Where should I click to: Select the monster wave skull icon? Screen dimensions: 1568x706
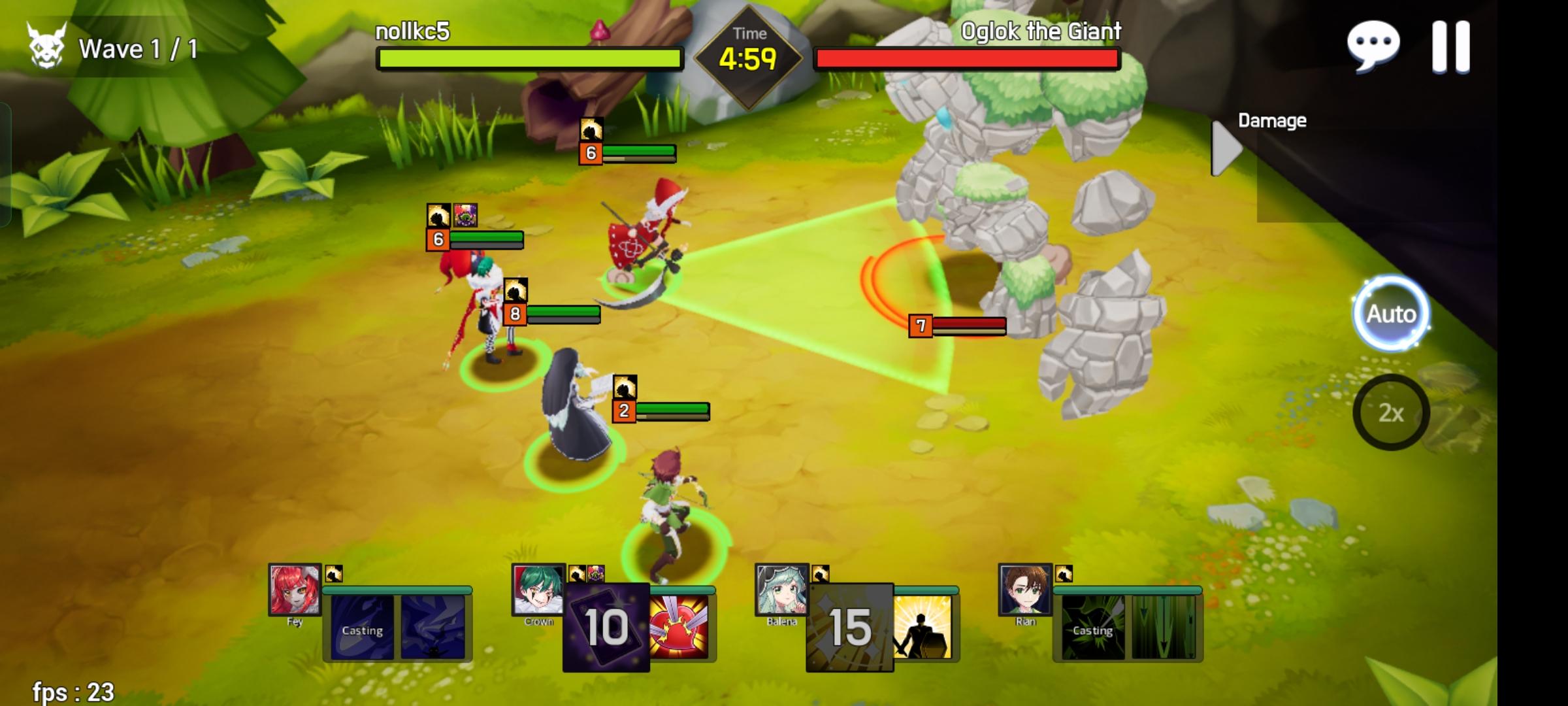pos(46,46)
